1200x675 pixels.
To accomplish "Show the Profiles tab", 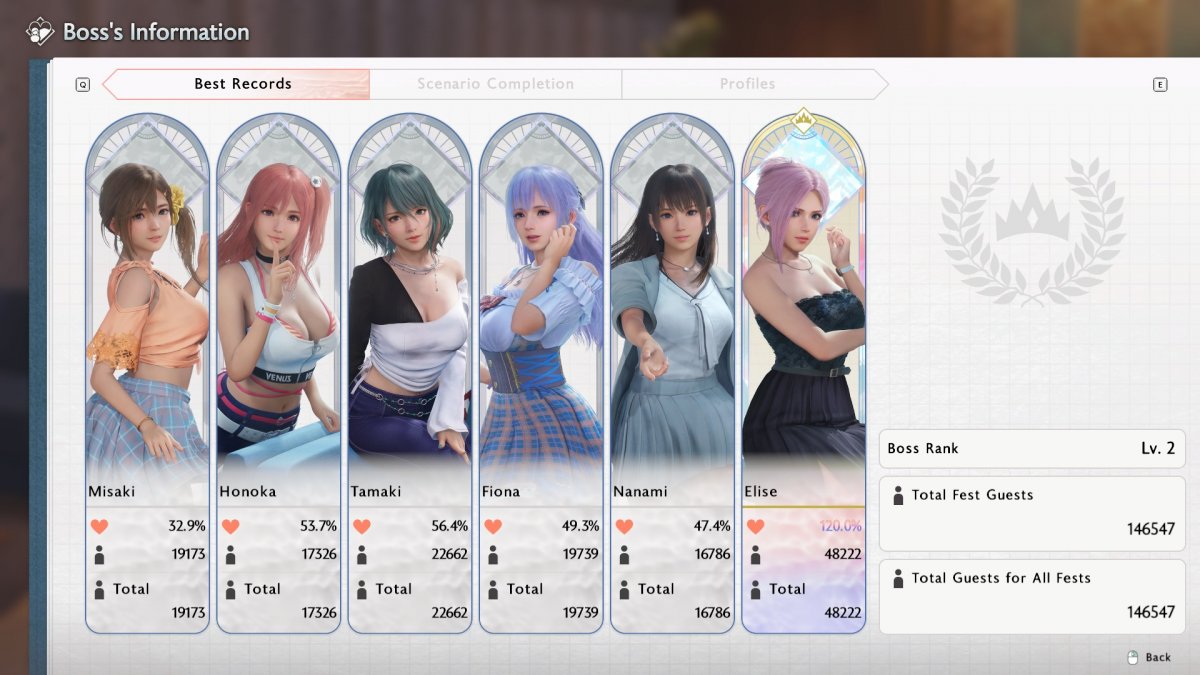I will click(x=747, y=84).
